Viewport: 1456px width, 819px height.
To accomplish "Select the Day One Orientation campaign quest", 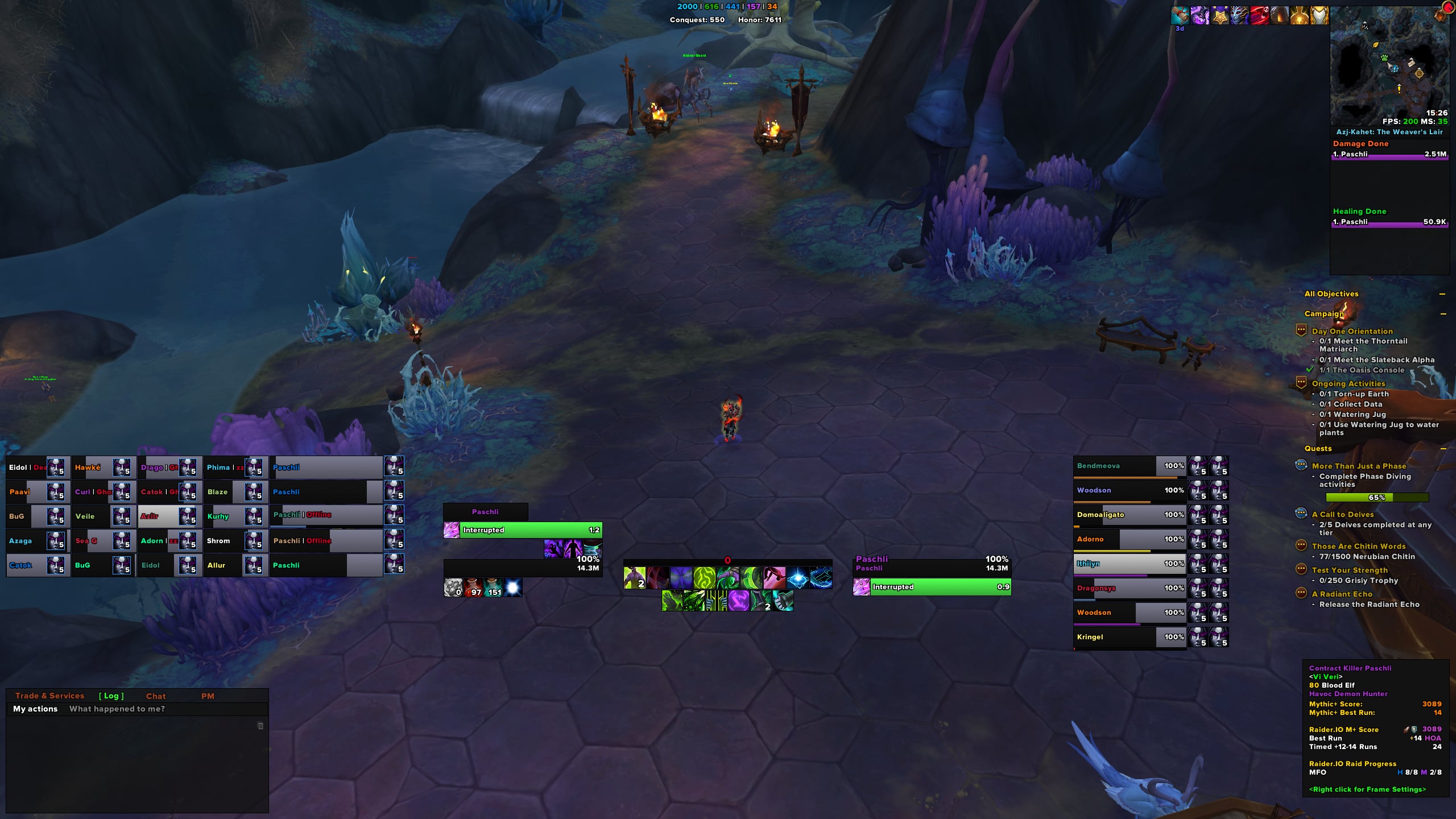I will 1352,331.
